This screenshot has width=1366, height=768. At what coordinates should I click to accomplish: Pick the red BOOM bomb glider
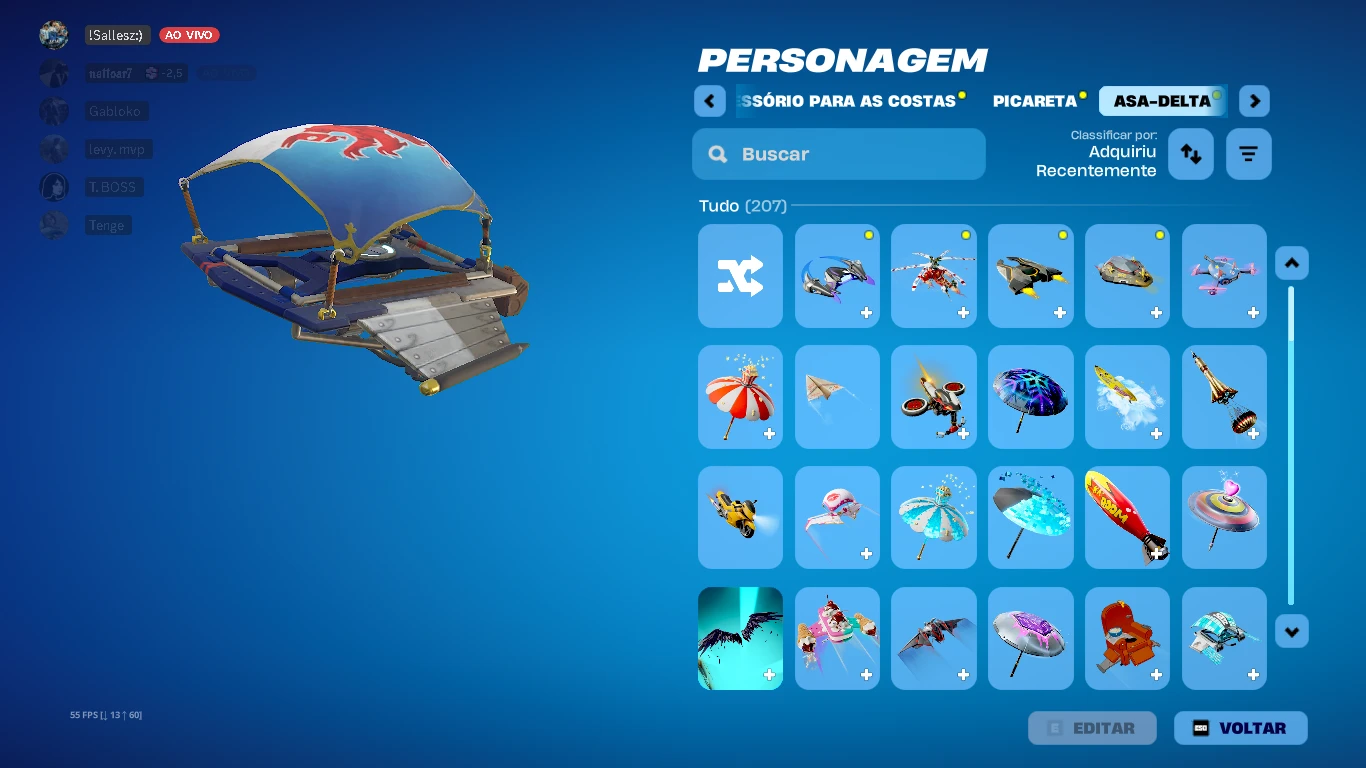click(x=1127, y=517)
